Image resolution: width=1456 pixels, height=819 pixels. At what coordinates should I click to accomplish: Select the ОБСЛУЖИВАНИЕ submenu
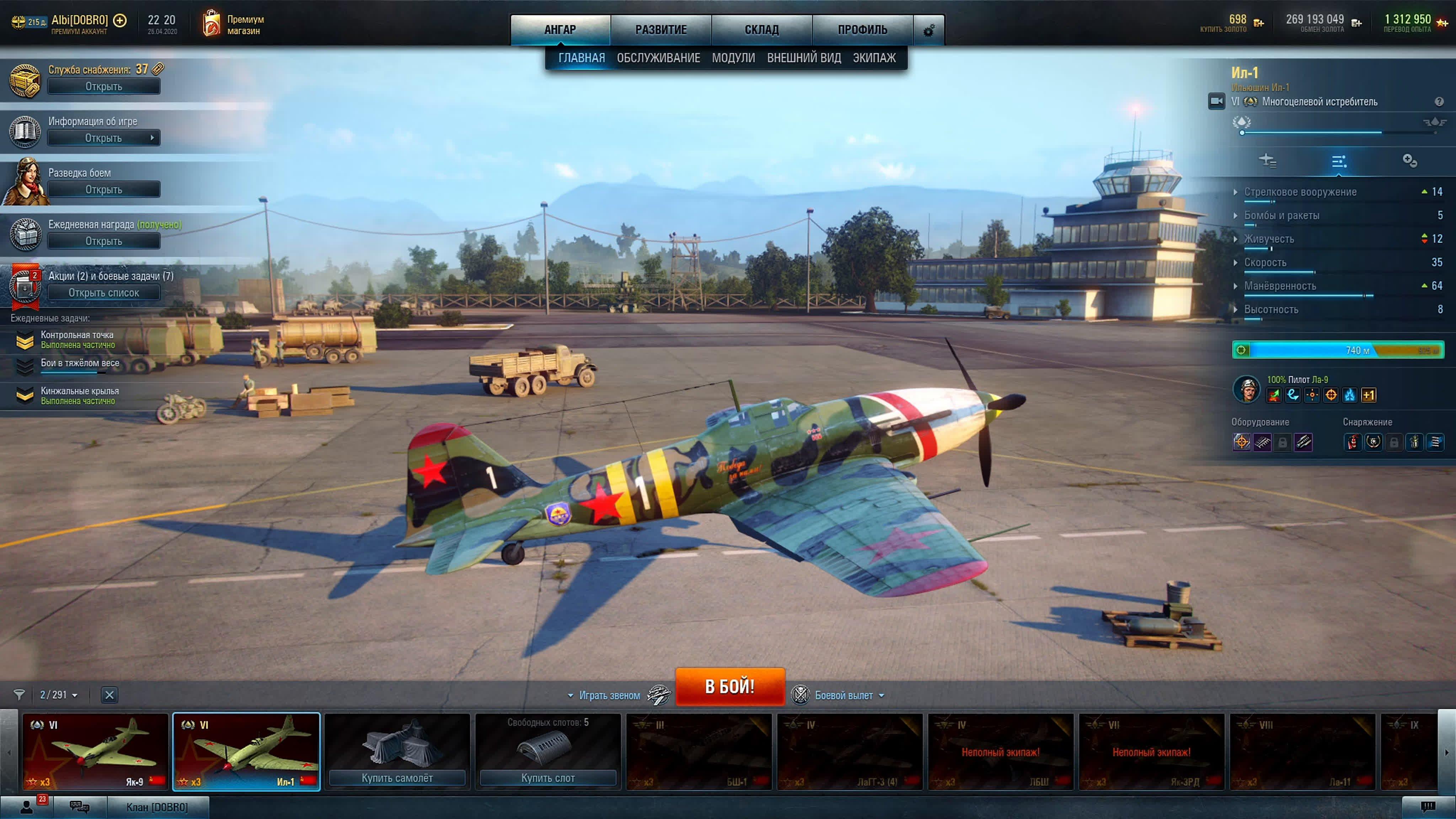(658, 58)
